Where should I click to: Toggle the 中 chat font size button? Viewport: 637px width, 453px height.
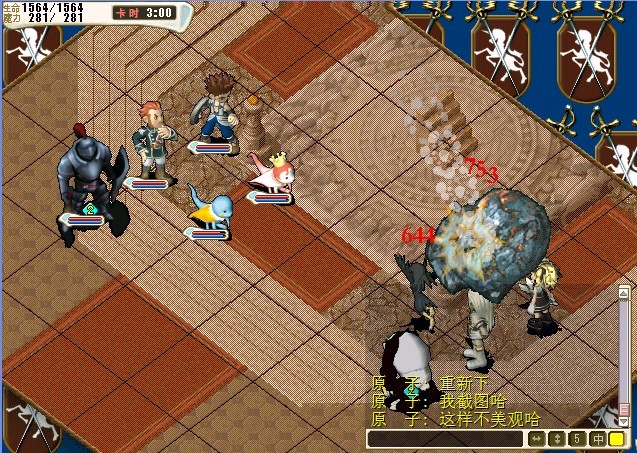(x=597, y=439)
